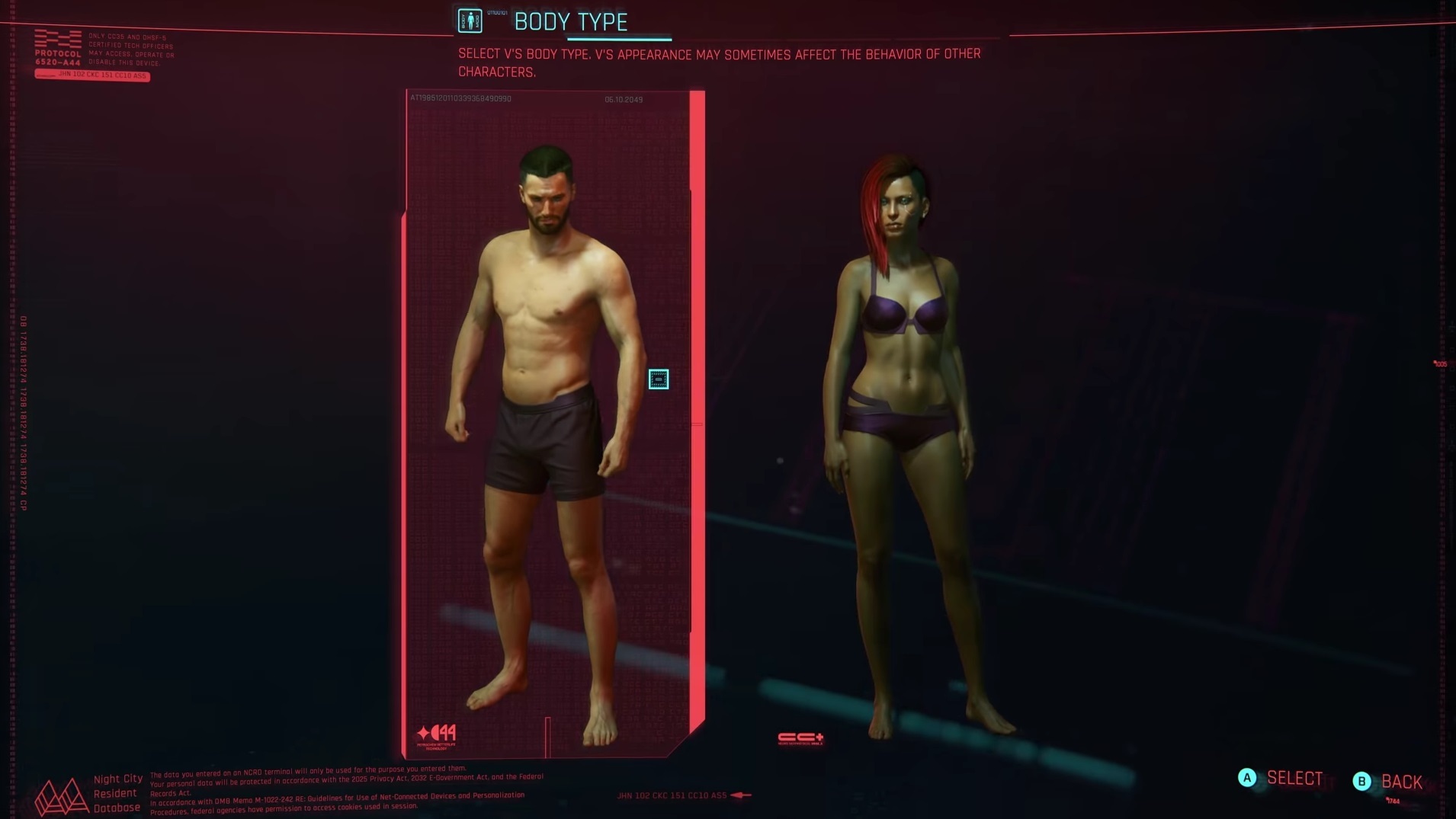The height and width of the screenshot is (819, 1456).
Task: Click the A button icon near SELECT
Action: (x=1246, y=779)
